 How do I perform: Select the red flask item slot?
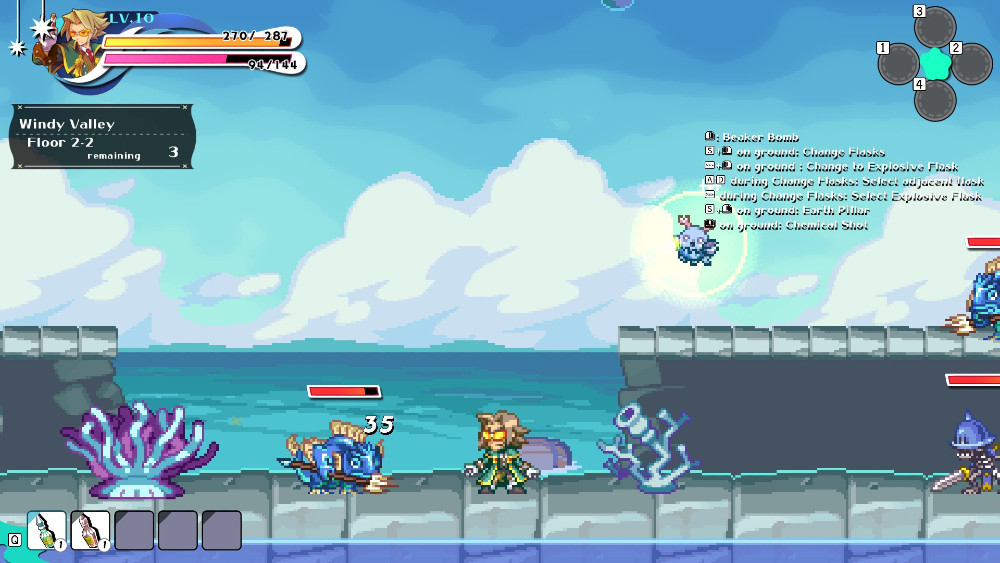click(x=90, y=530)
